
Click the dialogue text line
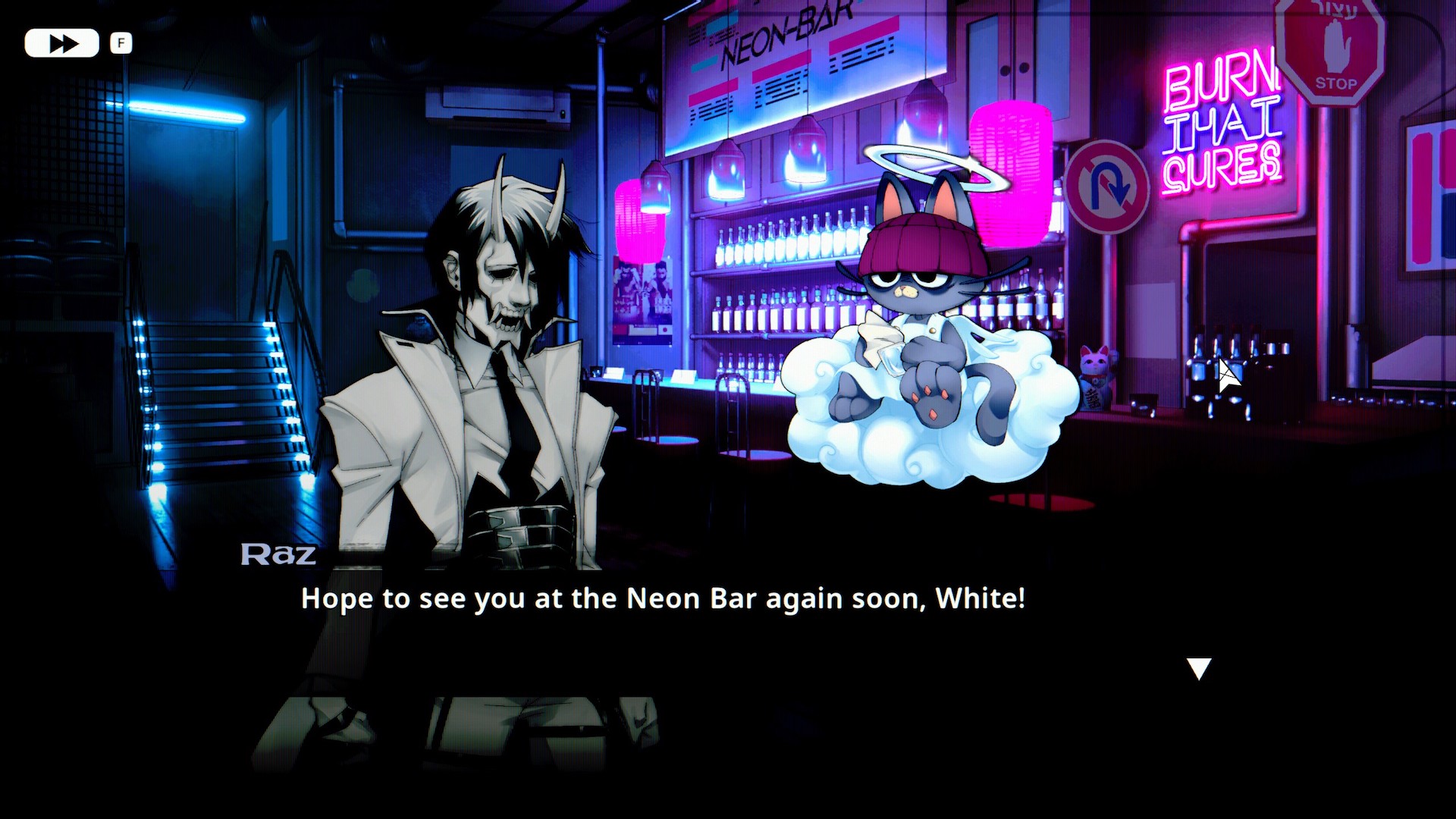(x=664, y=599)
